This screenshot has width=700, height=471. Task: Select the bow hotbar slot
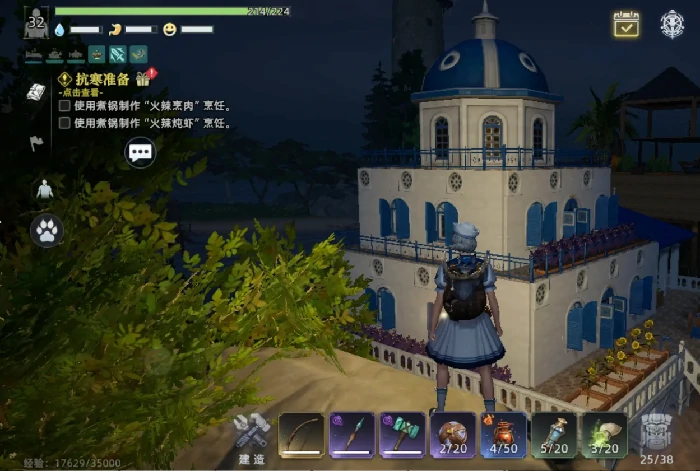pyautogui.click(x=301, y=435)
